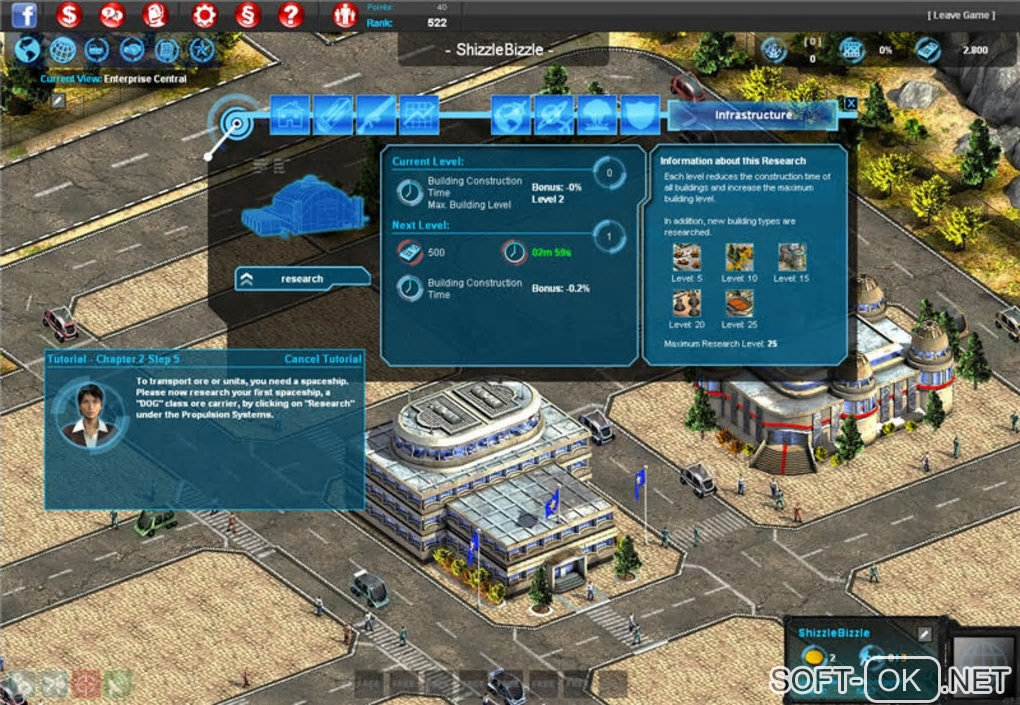
Task: Switch to the shield defense research tab
Action: click(640, 116)
